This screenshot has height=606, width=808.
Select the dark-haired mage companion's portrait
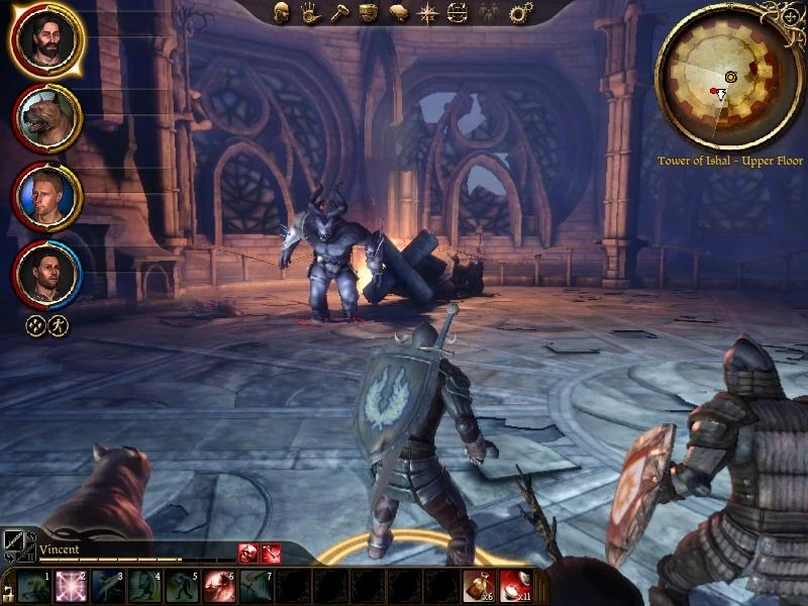(47, 274)
